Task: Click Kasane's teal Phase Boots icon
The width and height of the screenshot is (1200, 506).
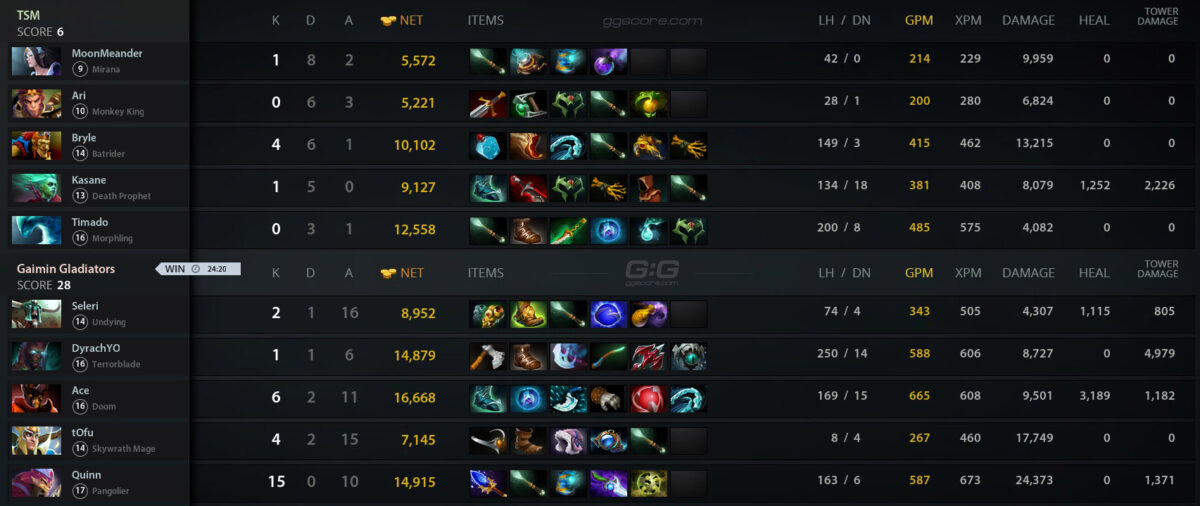Action: (488, 188)
